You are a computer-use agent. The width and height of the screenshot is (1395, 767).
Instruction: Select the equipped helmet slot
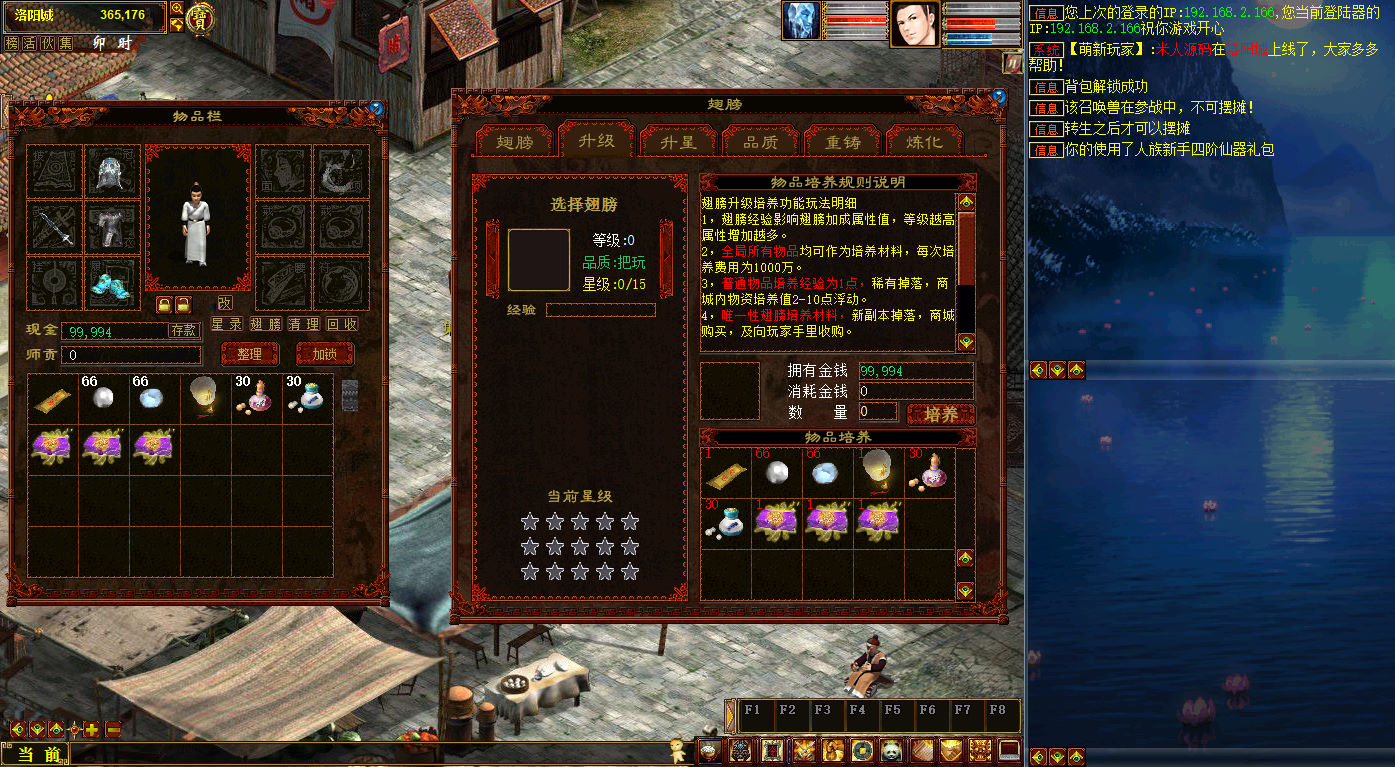[112, 173]
